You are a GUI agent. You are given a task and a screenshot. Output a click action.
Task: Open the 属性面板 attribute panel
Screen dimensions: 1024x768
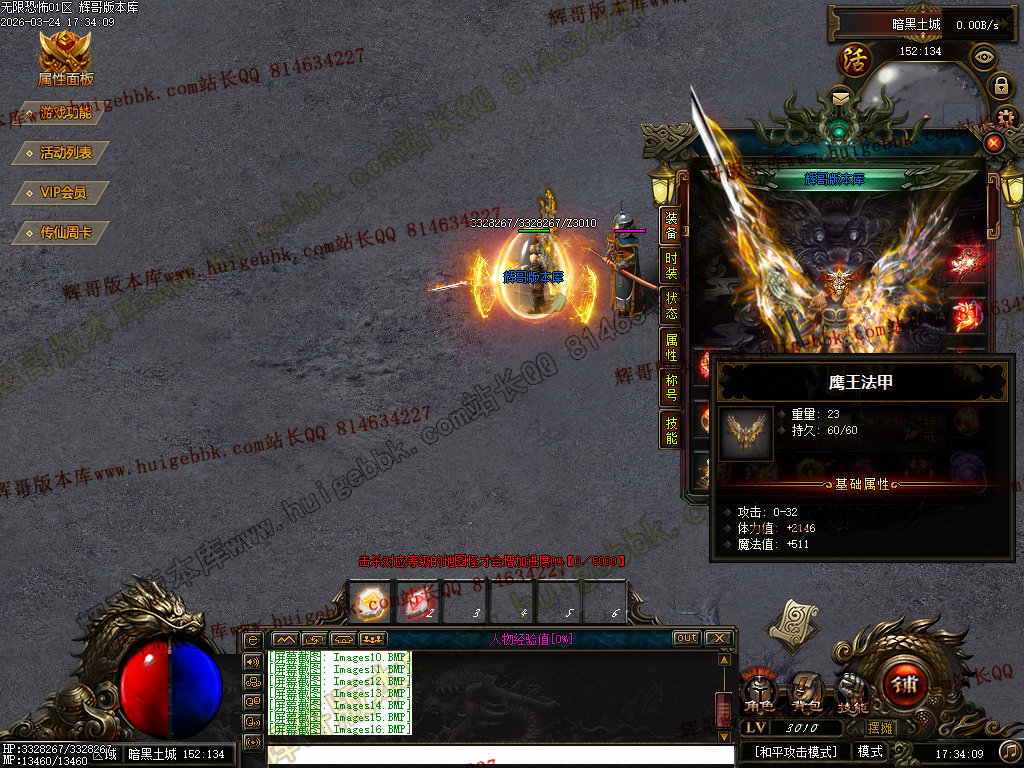(65, 58)
